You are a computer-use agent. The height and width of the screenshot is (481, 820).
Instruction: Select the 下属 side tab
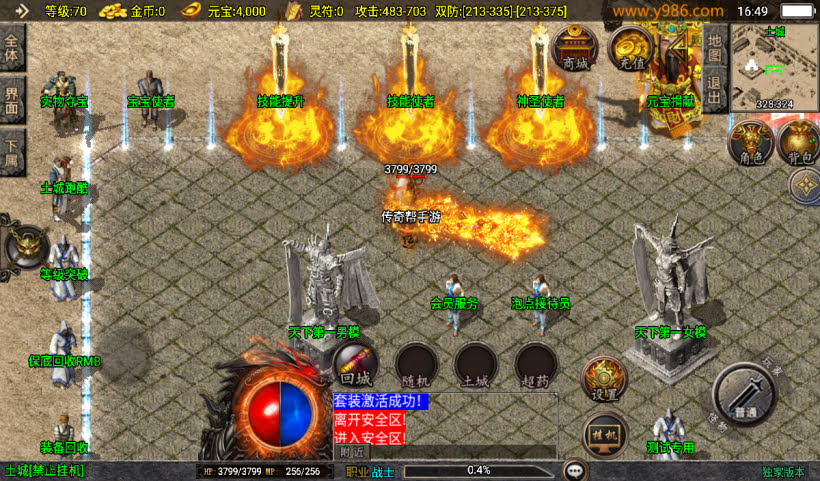click(12, 147)
